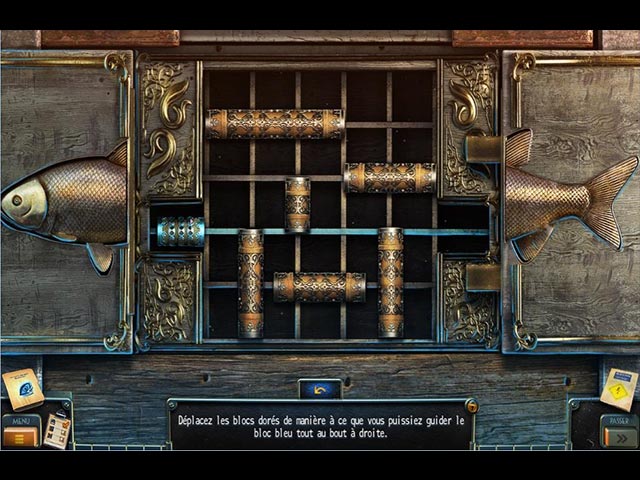Open the strategy guide with yellow sign

click(x=619, y=388)
